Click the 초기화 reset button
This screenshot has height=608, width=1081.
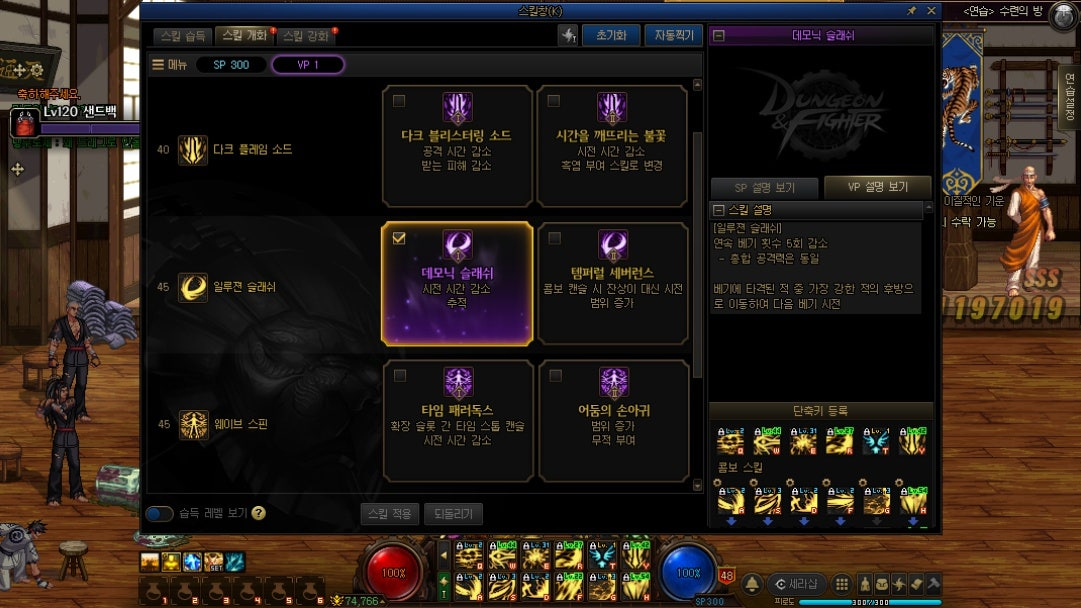610,35
